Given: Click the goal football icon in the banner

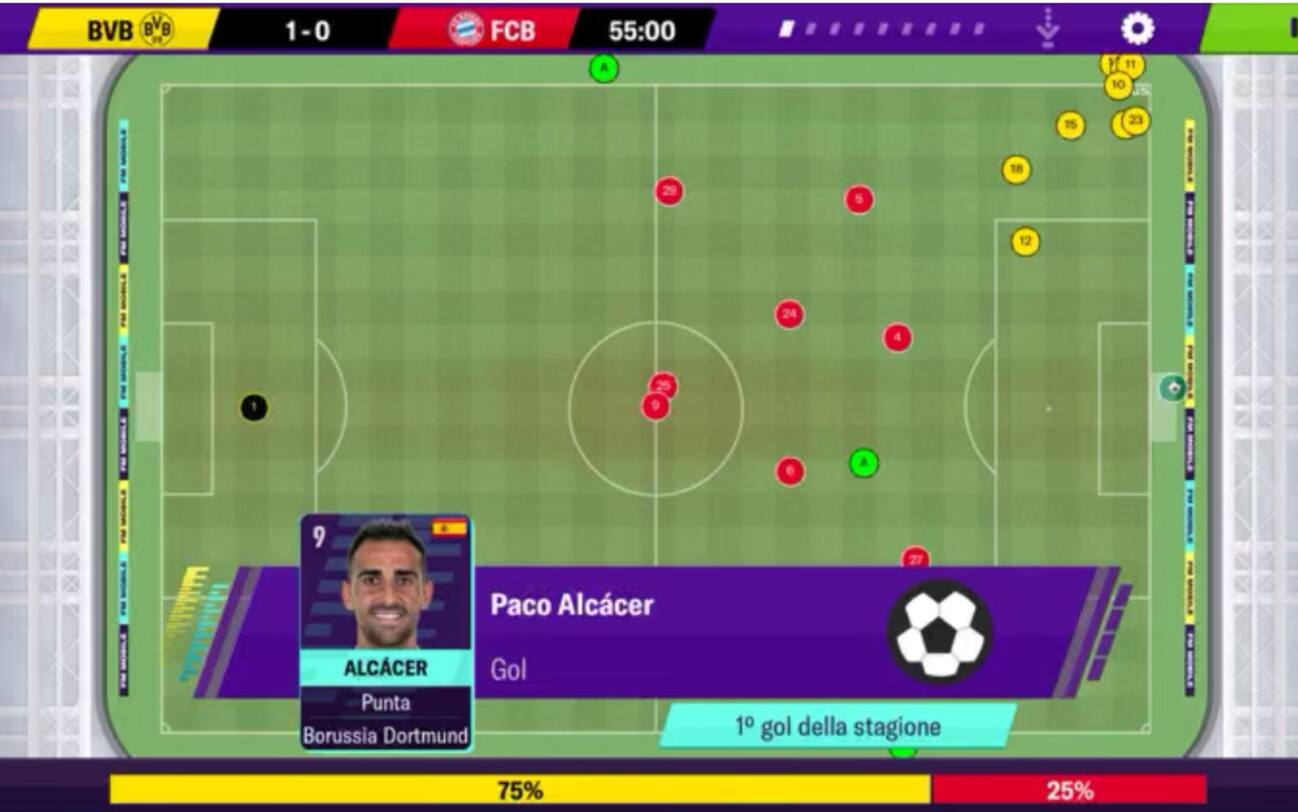Looking at the screenshot, I should pos(938,628).
